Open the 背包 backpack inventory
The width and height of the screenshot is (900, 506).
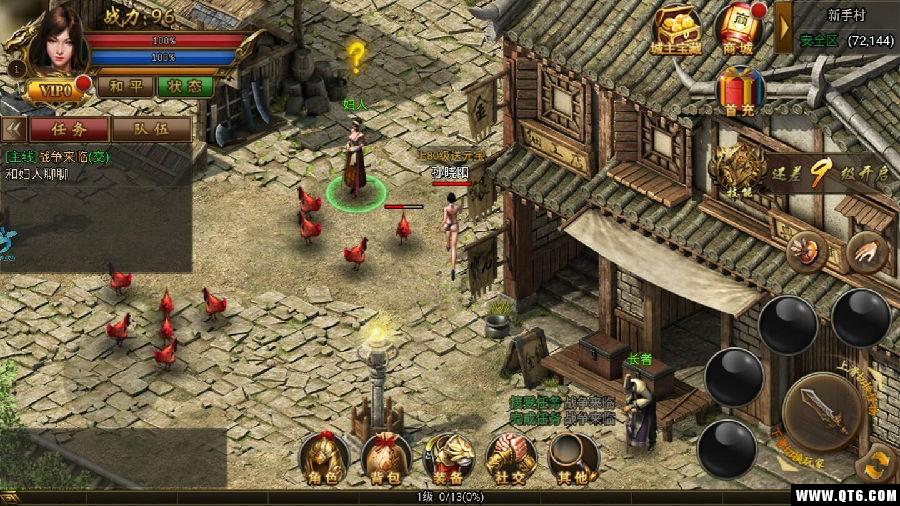click(386, 462)
